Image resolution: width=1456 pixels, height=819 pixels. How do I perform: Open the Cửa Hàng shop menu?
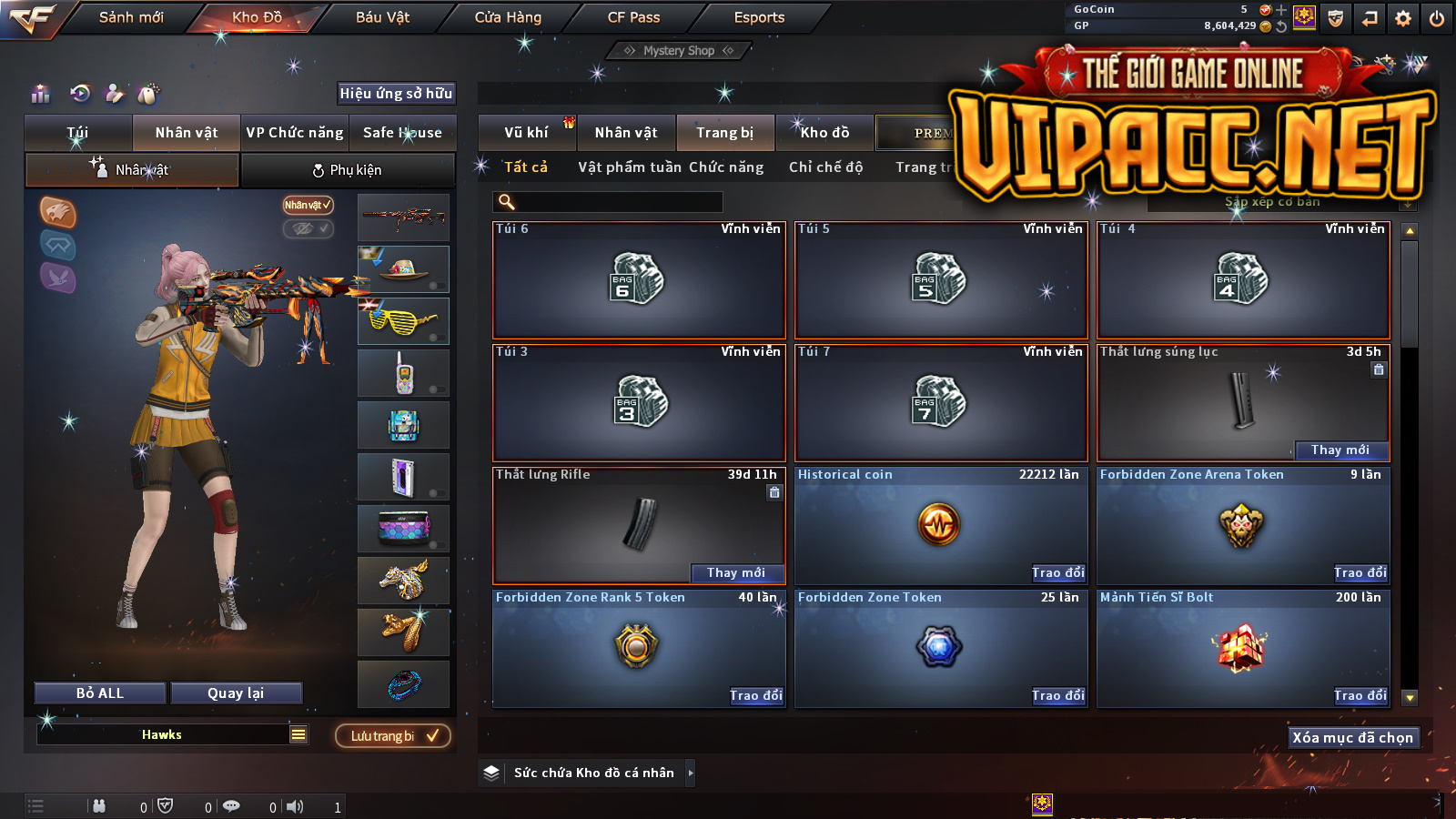coord(508,17)
